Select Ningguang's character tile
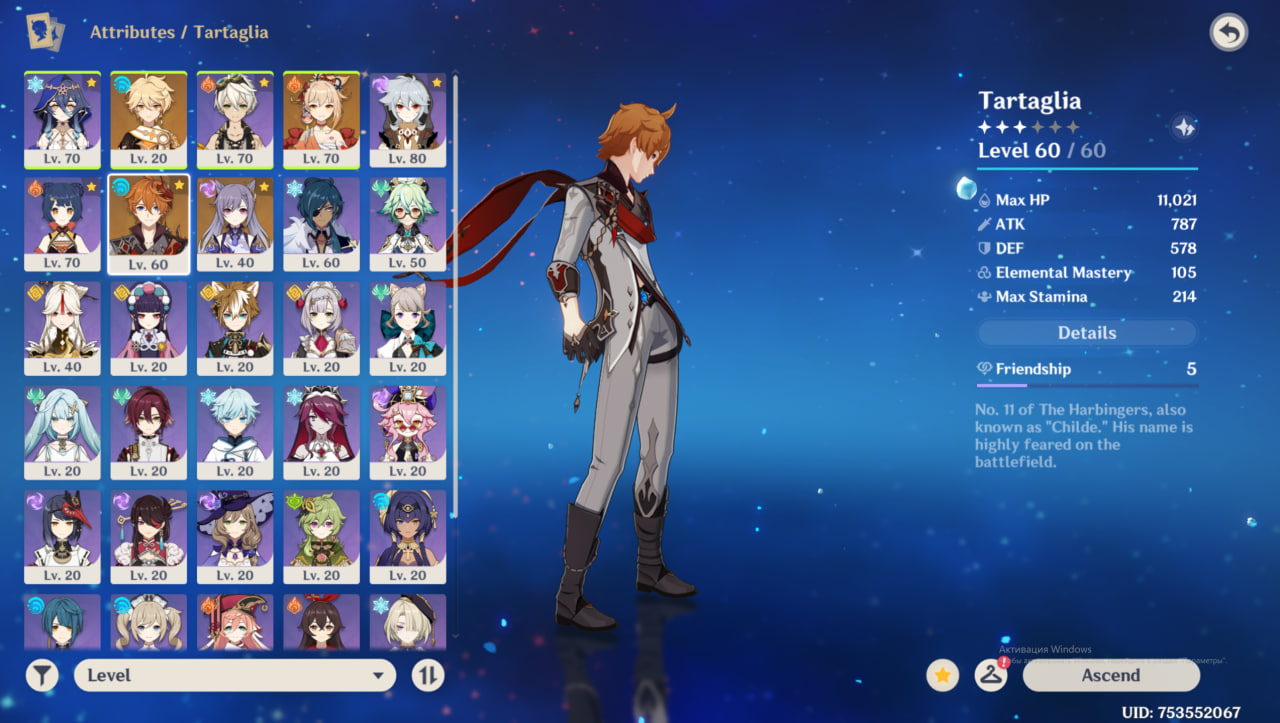This screenshot has height=723, width=1280. click(x=62, y=328)
